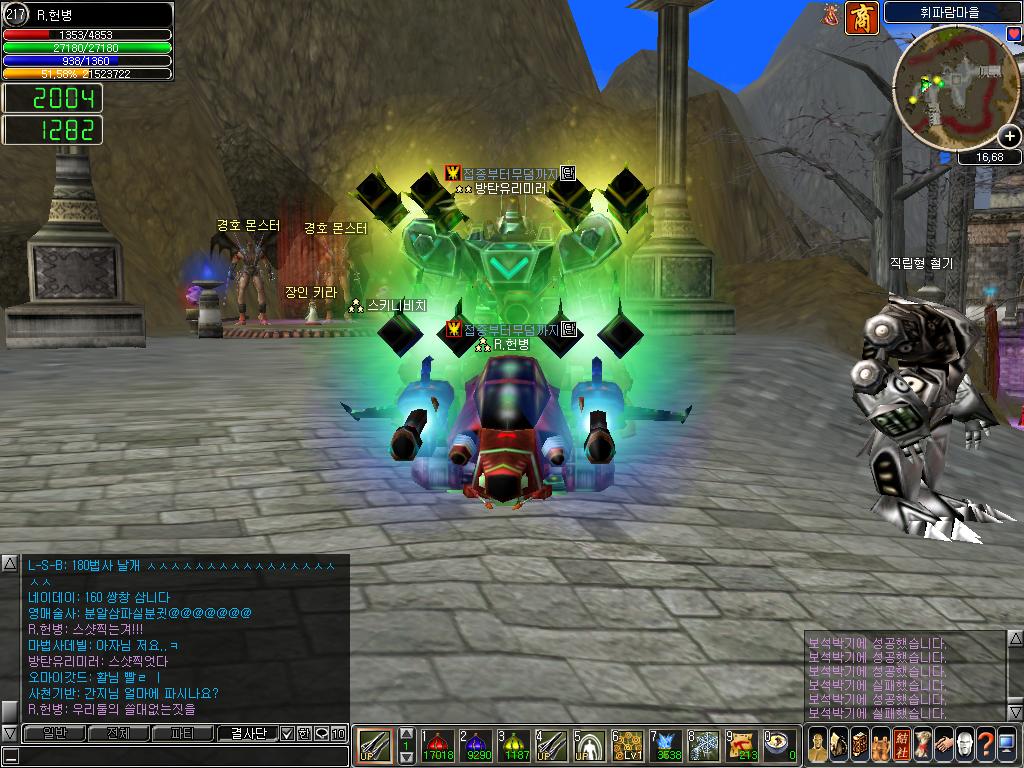Switch chat to the 일반 tab
Image resolution: width=1024 pixels, height=768 pixels.
click(x=53, y=733)
